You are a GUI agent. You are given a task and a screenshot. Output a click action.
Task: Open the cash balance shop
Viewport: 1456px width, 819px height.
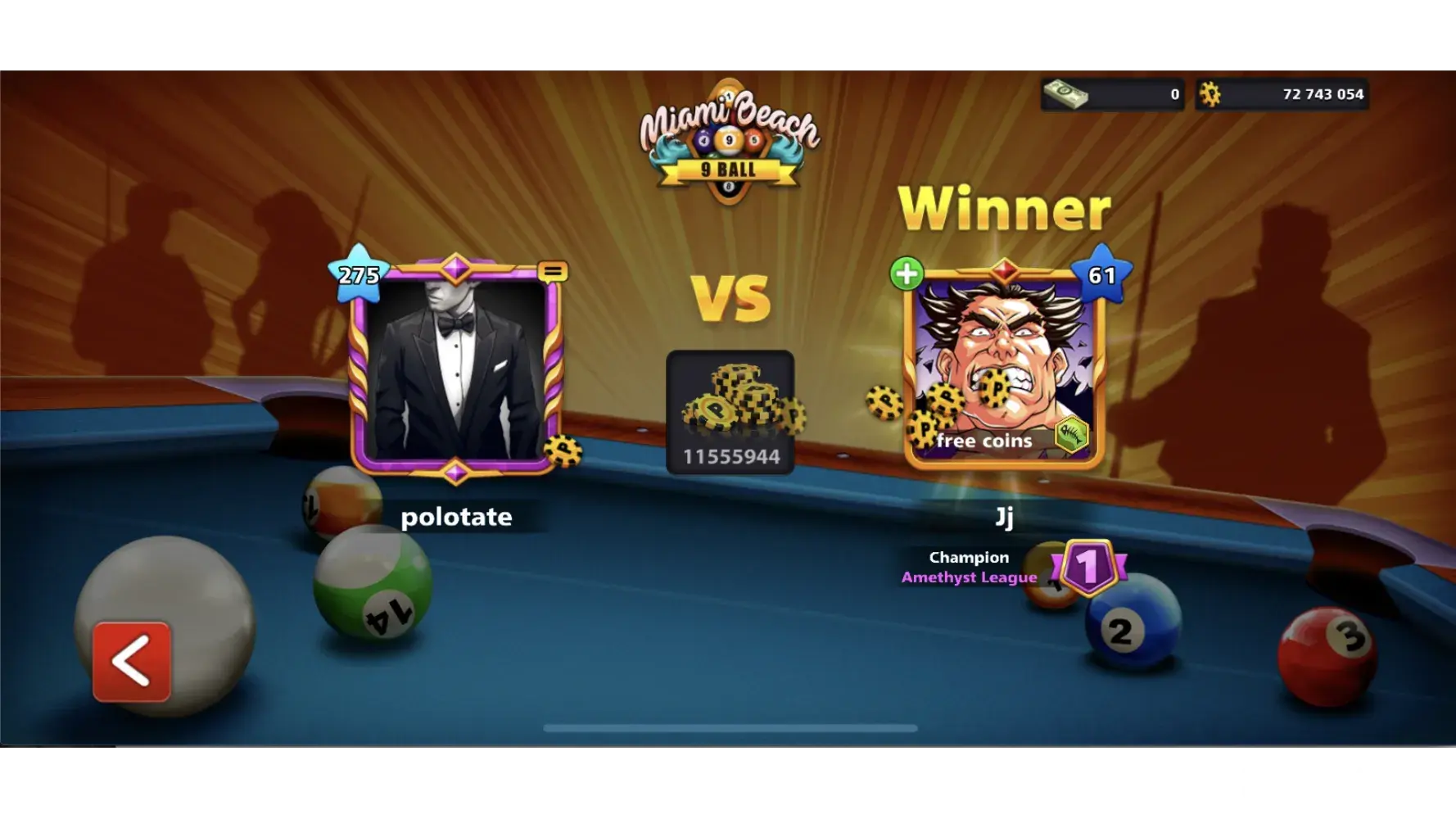(x=1112, y=94)
